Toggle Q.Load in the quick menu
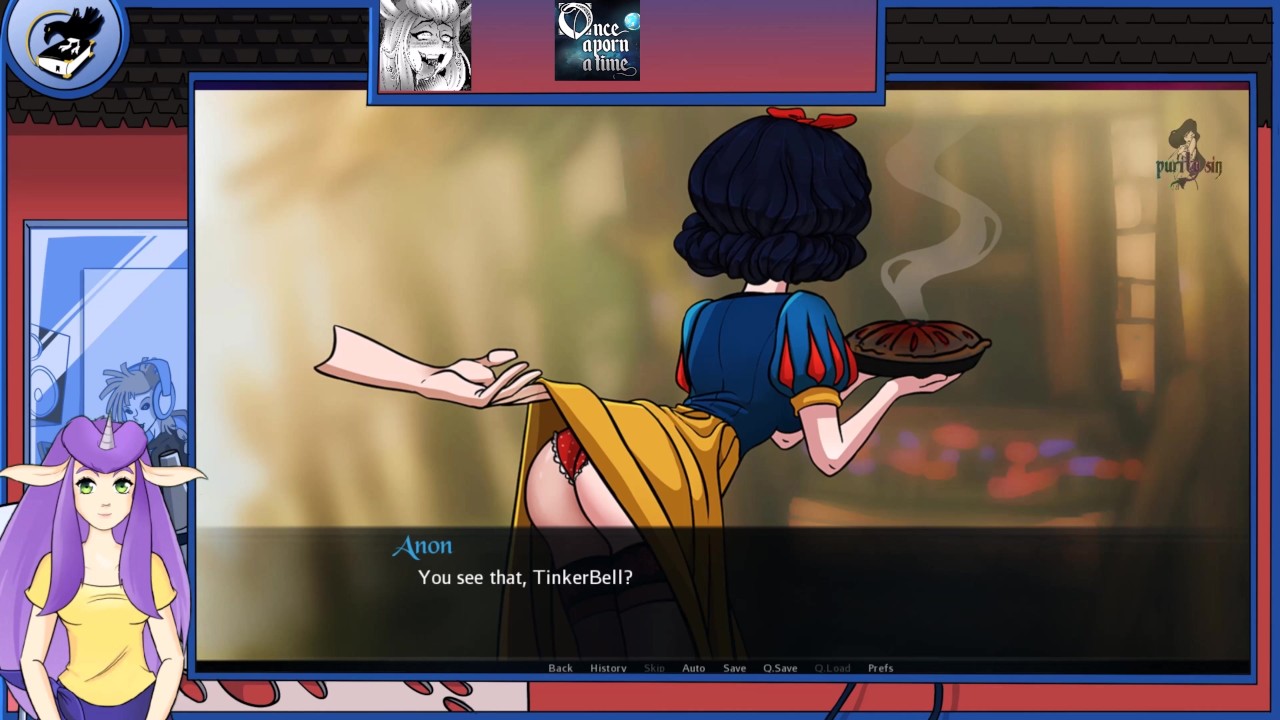The height and width of the screenshot is (720, 1280). [832, 667]
